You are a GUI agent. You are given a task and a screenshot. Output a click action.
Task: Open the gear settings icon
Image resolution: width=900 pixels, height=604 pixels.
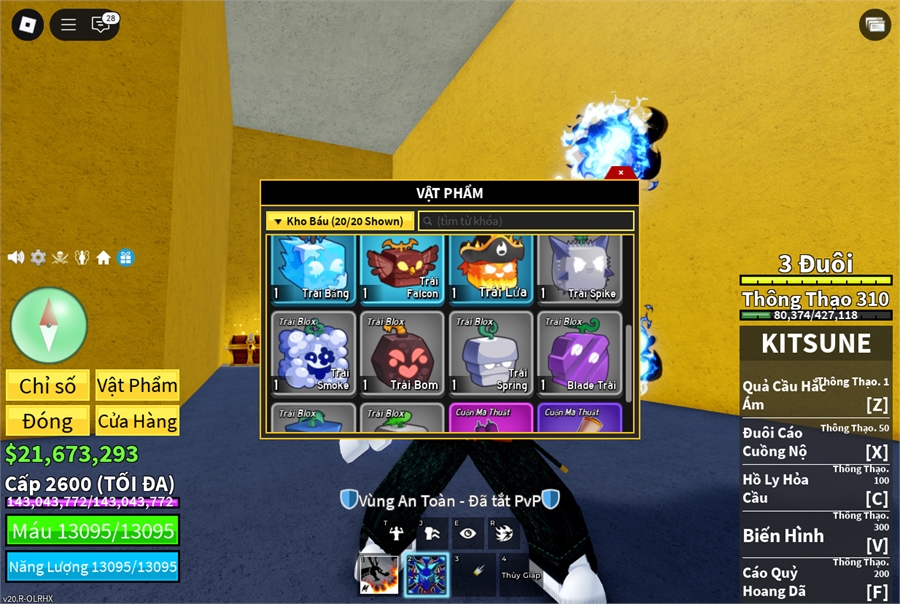point(38,257)
